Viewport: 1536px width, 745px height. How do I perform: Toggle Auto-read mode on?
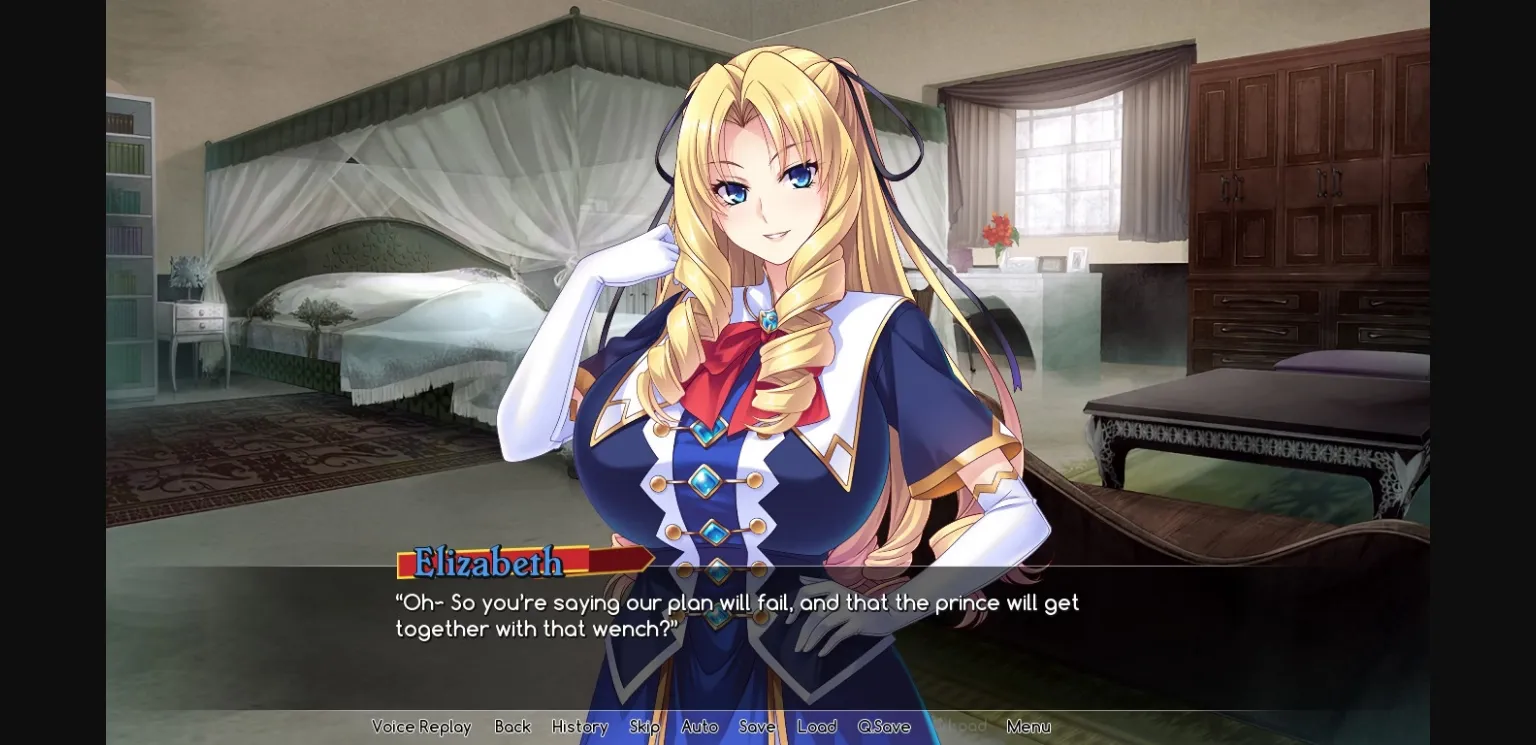point(698,727)
